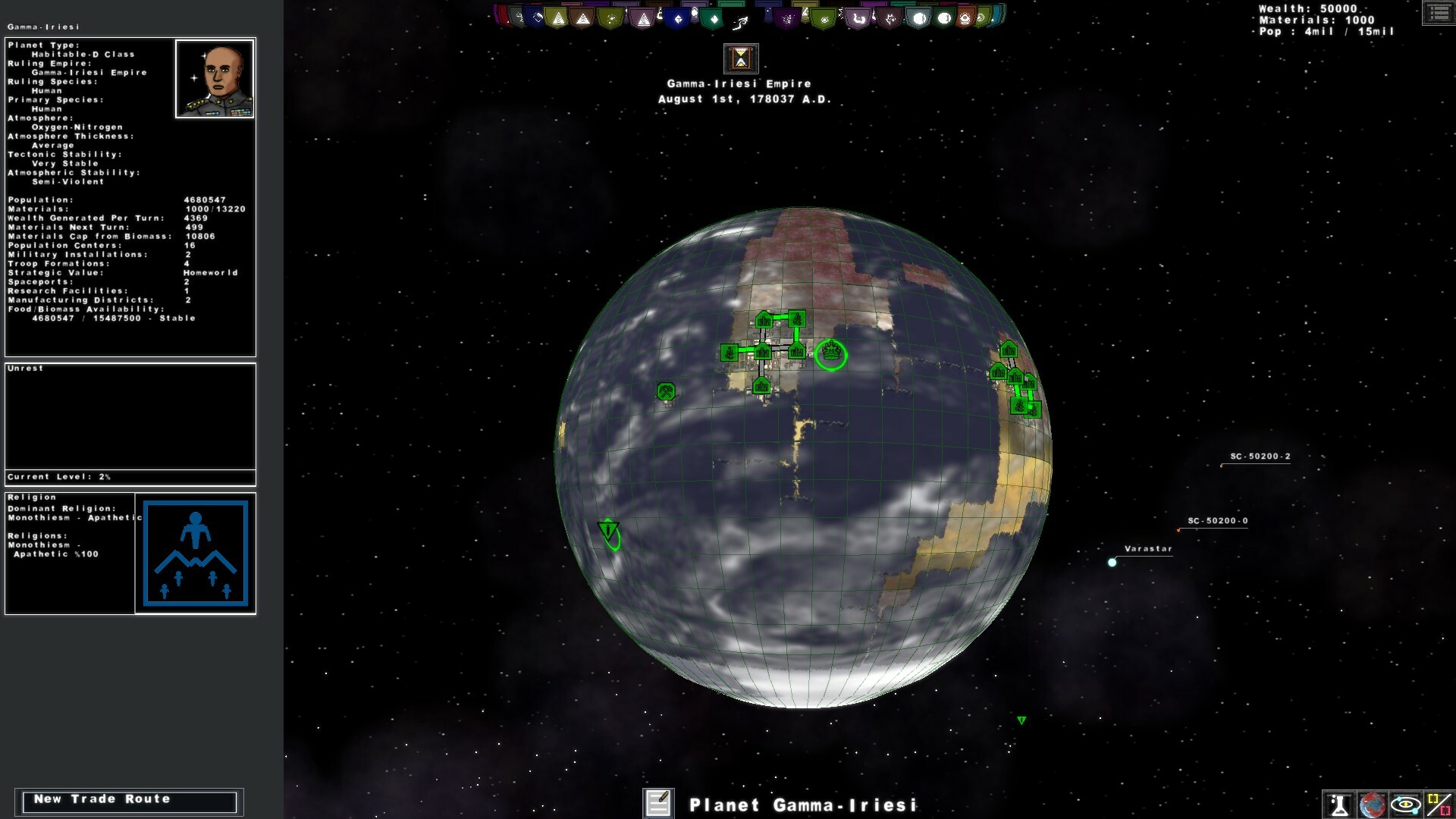Open the research flask icon at bottom right
This screenshot has width=1456, height=819.
(1338, 804)
